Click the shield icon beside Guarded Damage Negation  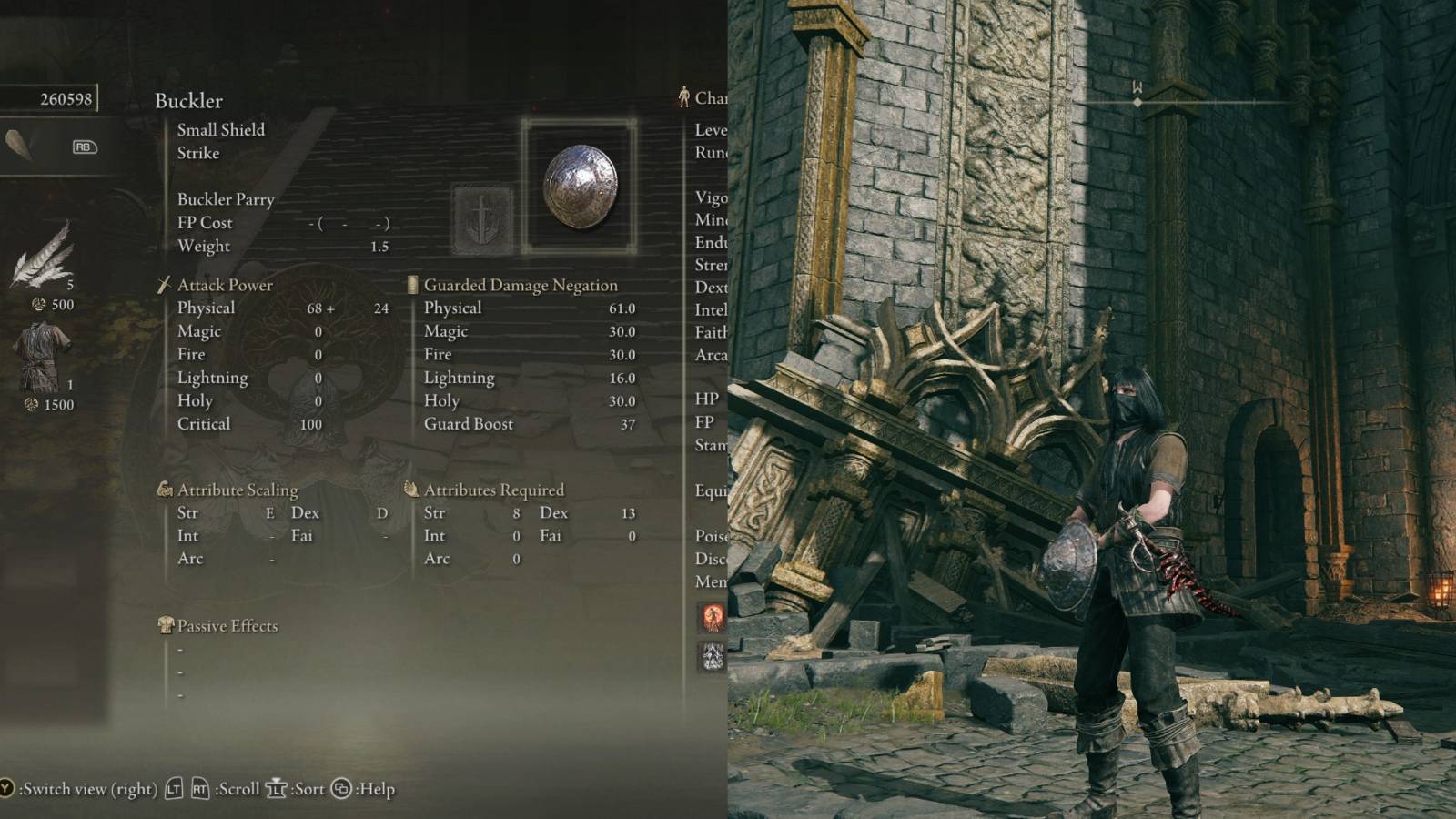tap(411, 284)
